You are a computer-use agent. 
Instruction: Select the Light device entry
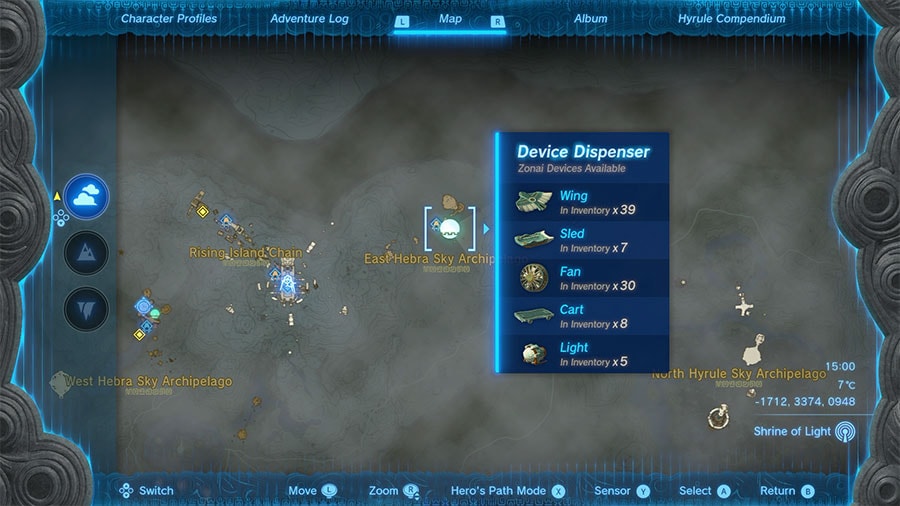584,354
